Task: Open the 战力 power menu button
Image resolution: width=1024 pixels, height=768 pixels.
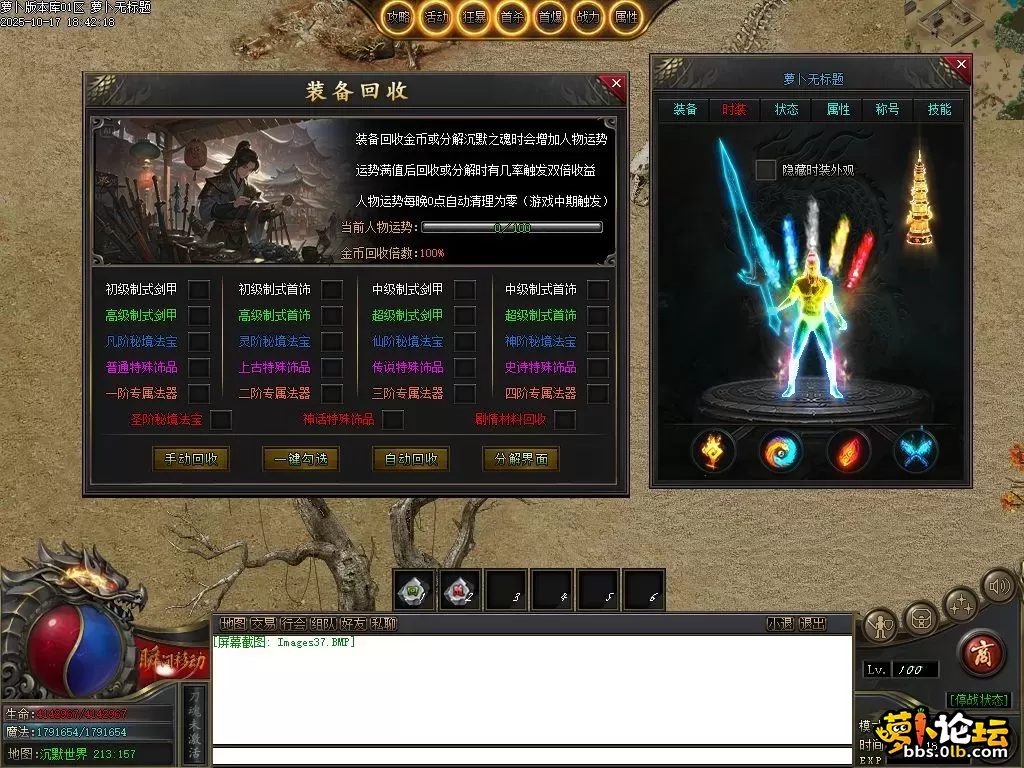Action: click(x=589, y=18)
